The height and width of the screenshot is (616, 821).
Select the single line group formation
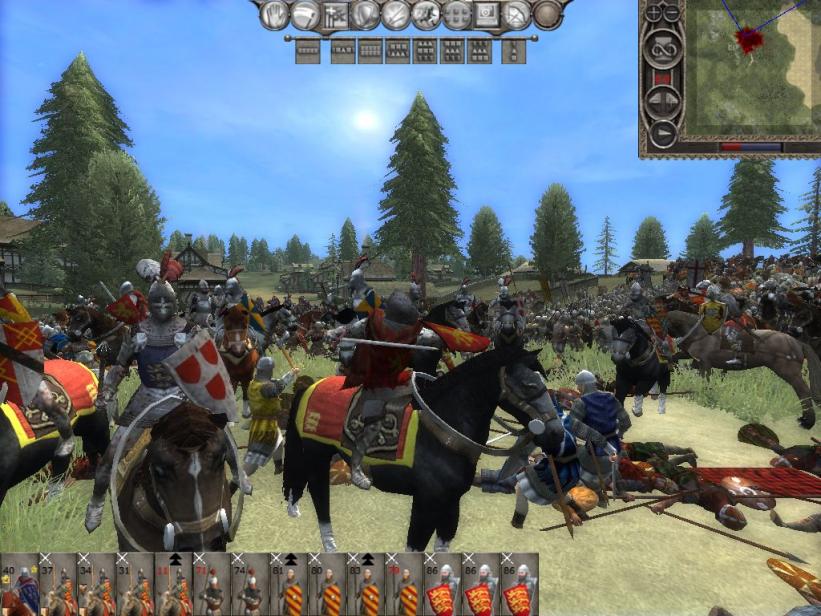pos(308,51)
